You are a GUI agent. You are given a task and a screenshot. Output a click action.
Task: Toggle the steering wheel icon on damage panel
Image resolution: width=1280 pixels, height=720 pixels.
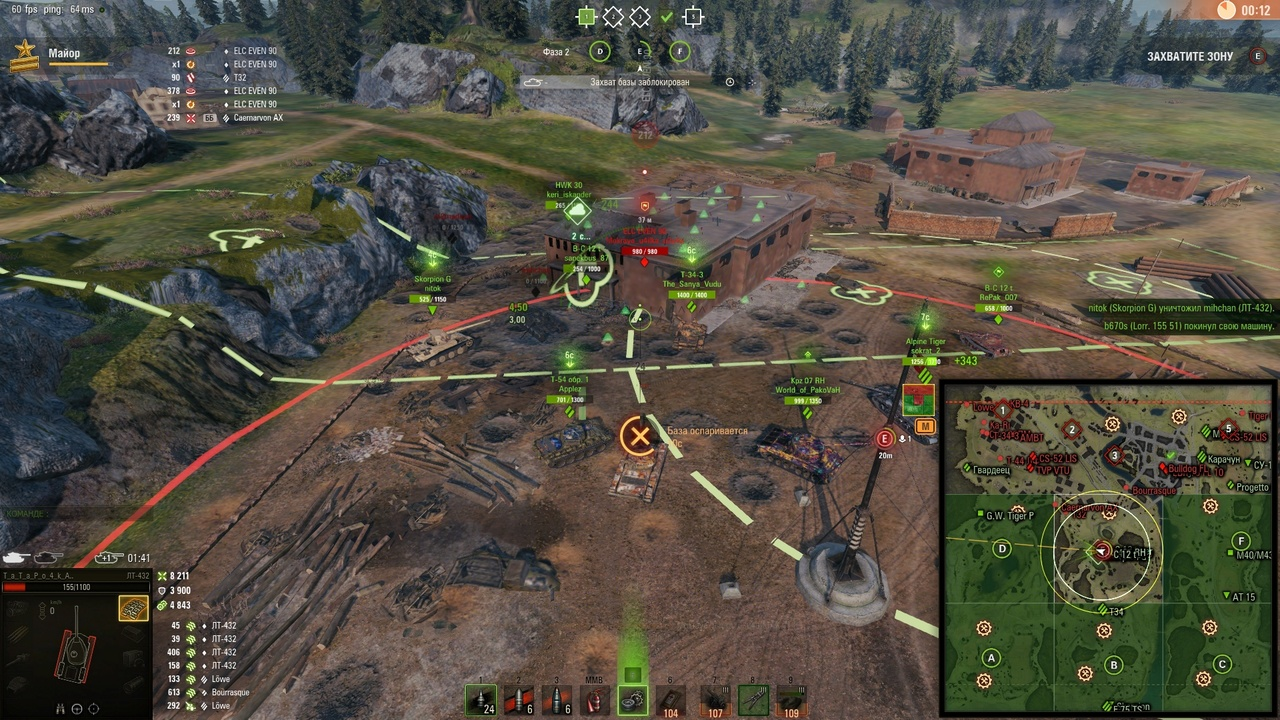click(x=76, y=708)
